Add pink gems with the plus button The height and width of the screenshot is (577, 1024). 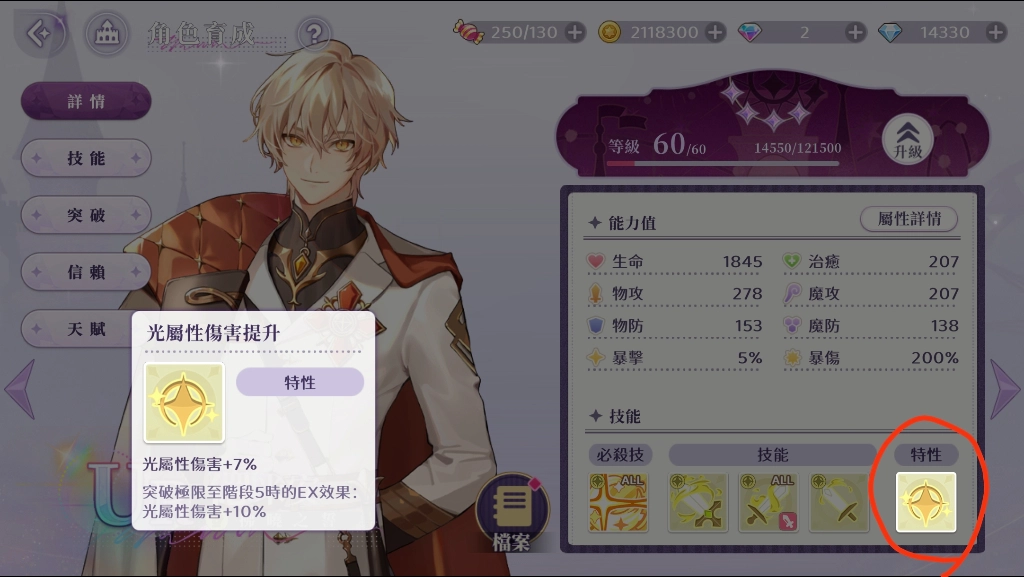coord(856,32)
